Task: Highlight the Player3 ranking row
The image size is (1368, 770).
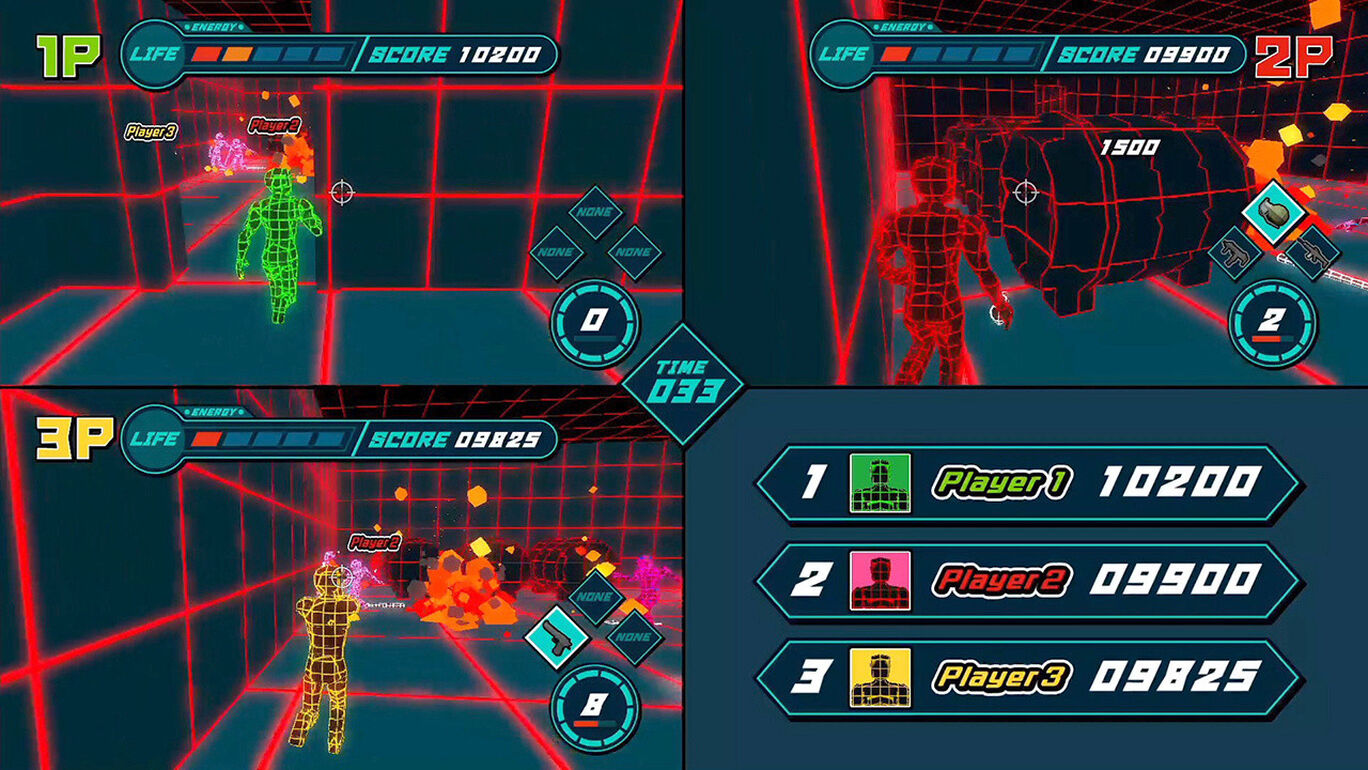Action: point(1028,678)
